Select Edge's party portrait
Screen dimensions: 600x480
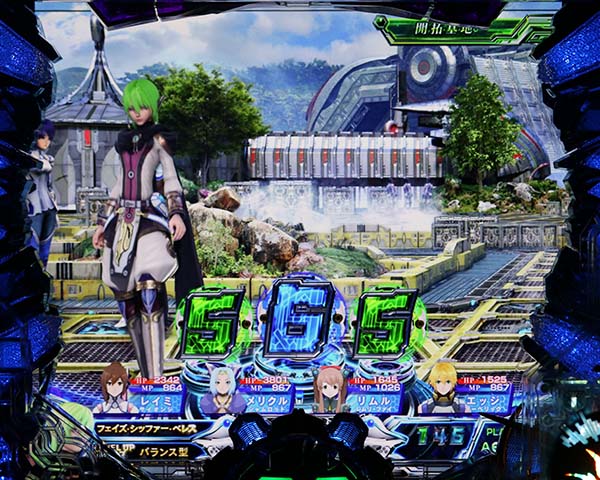440,388
